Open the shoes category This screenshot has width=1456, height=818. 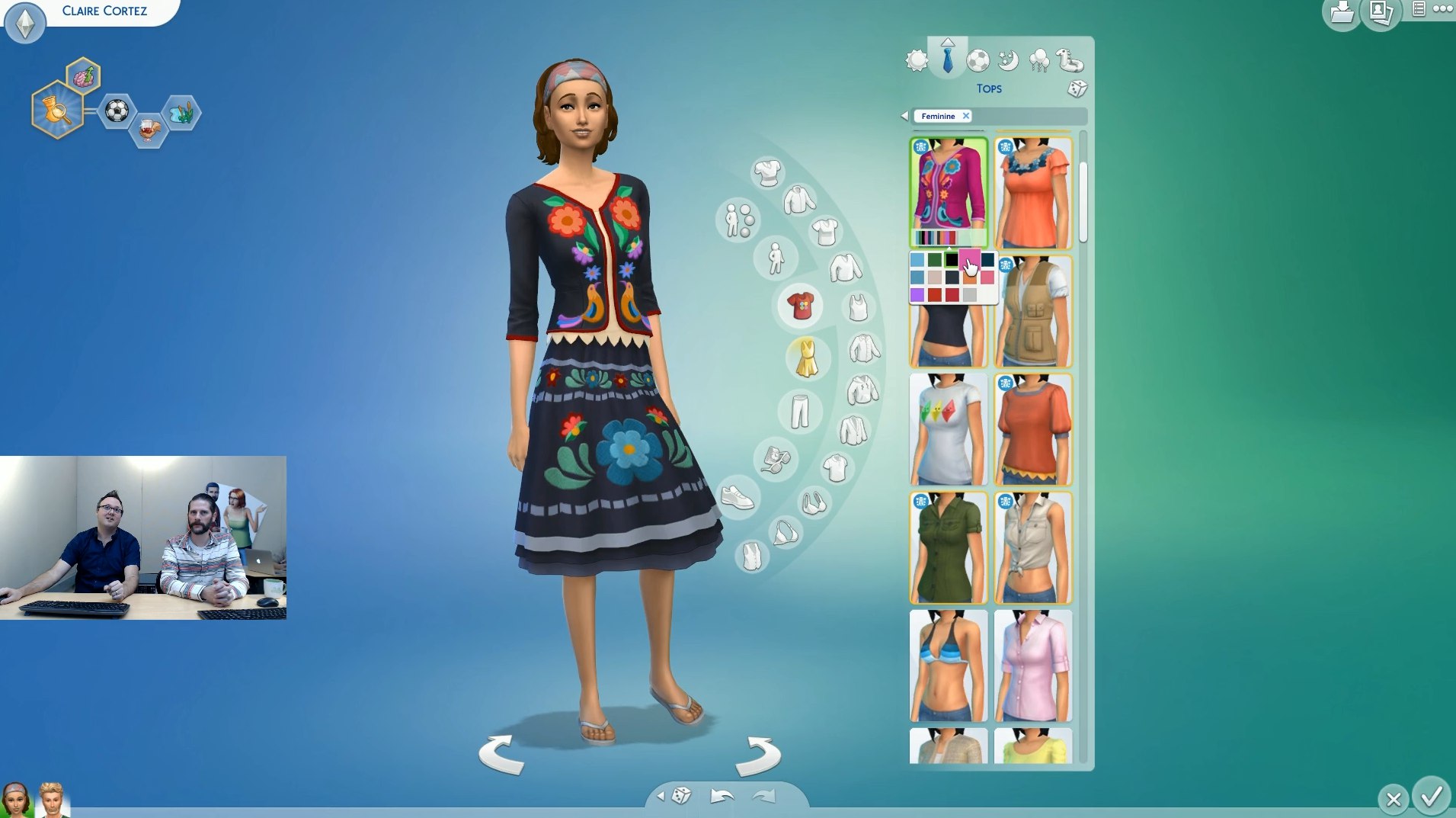point(737,498)
